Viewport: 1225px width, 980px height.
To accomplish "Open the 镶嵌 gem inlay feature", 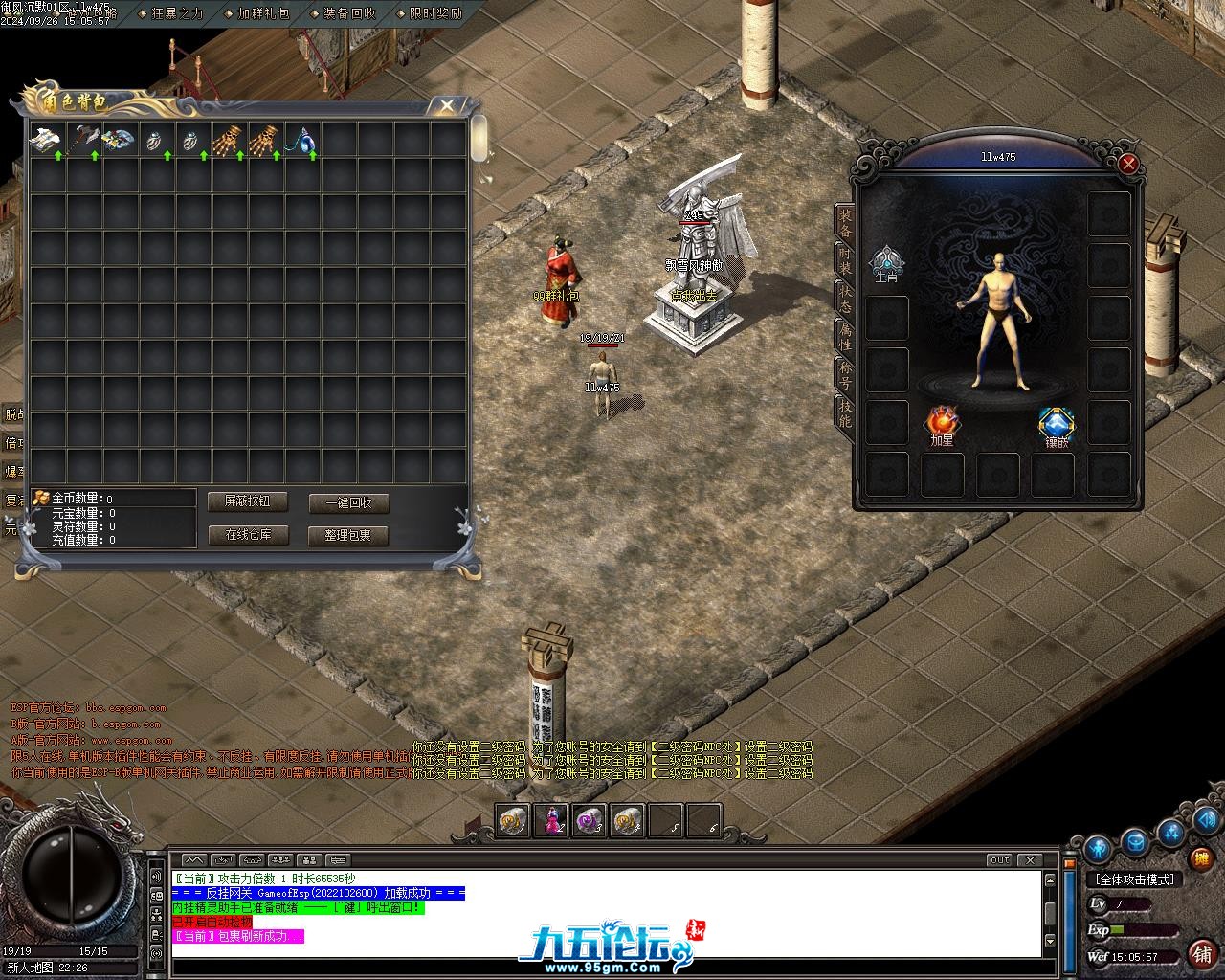I will coord(1056,426).
